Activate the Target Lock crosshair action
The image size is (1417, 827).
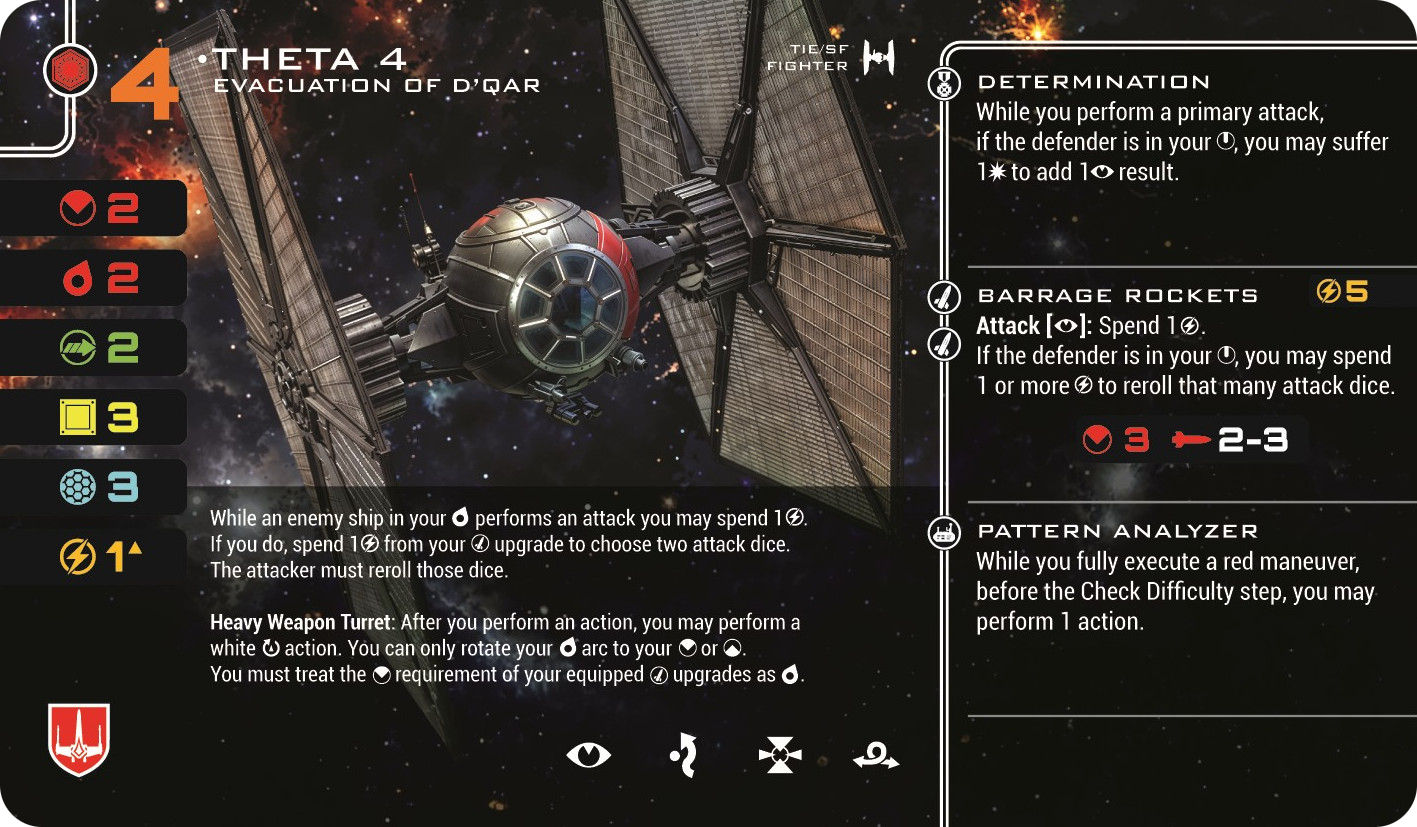coord(780,756)
